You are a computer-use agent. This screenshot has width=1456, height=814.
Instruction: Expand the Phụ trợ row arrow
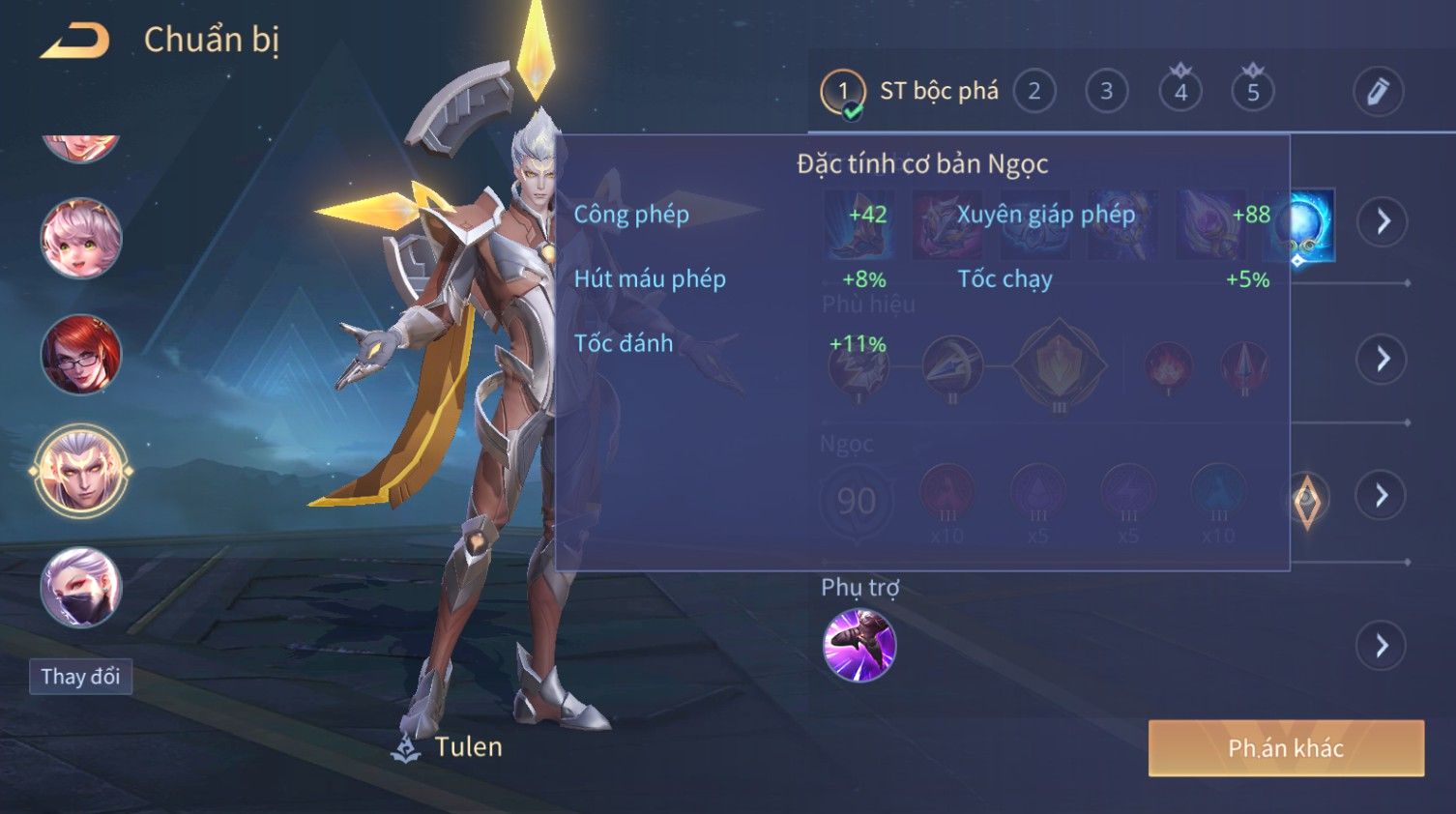(x=1382, y=646)
